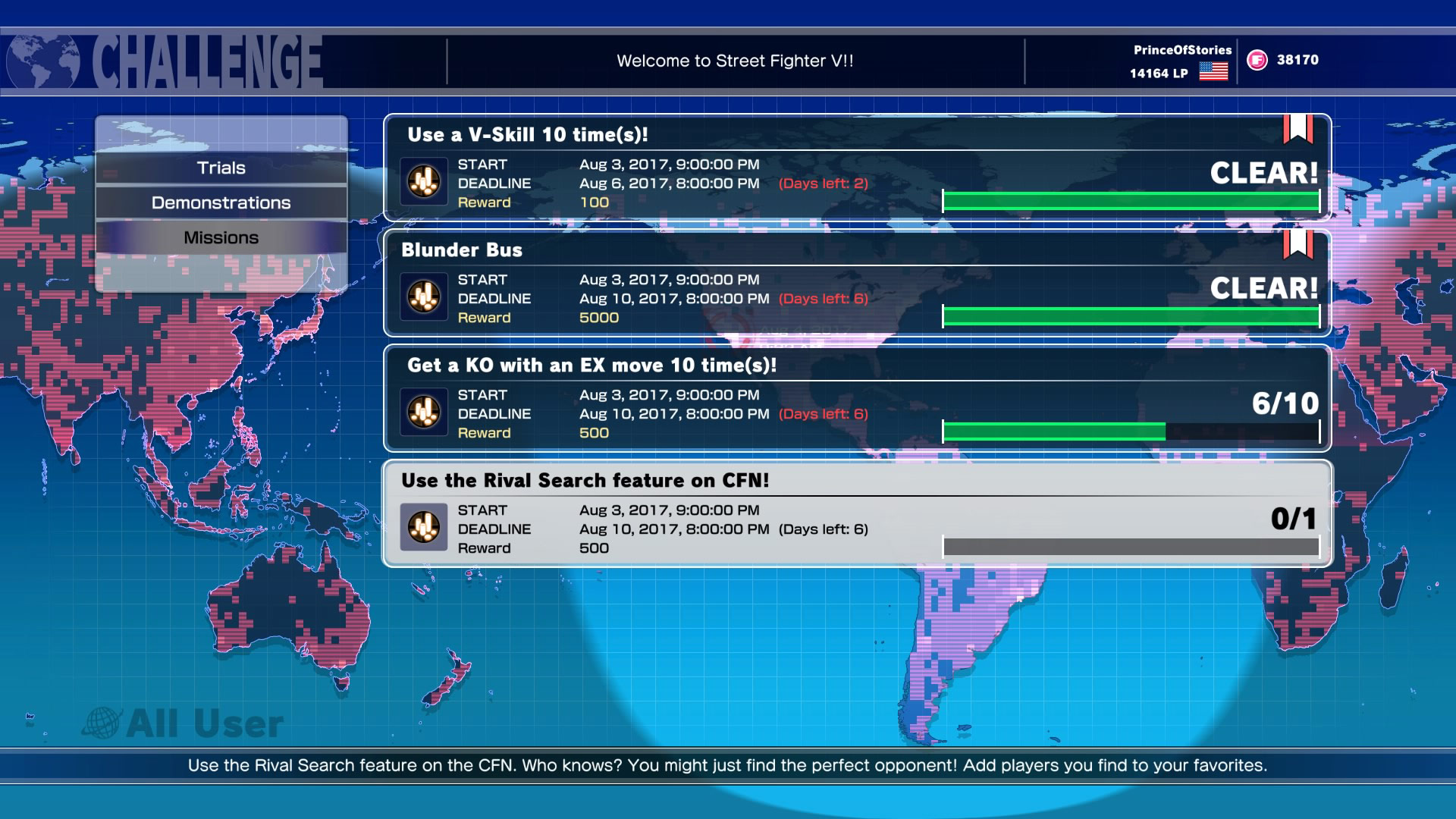Image resolution: width=1456 pixels, height=819 pixels.
Task: Click the US flag beside 14164 LP
Action: pos(1214,72)
